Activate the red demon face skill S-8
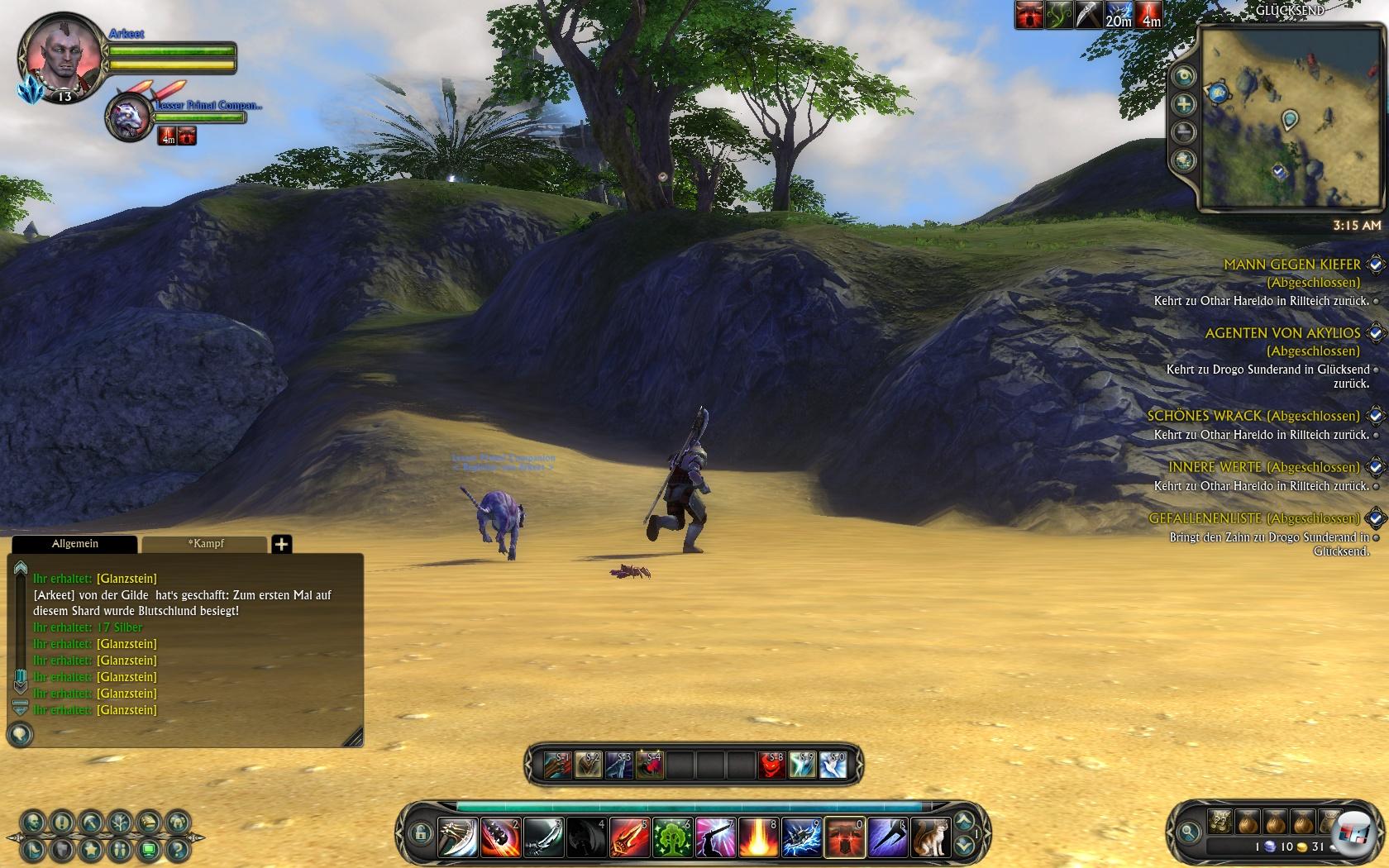Image resolution: width=1389 pixels, height=868 pixels. tap(771, 765)
